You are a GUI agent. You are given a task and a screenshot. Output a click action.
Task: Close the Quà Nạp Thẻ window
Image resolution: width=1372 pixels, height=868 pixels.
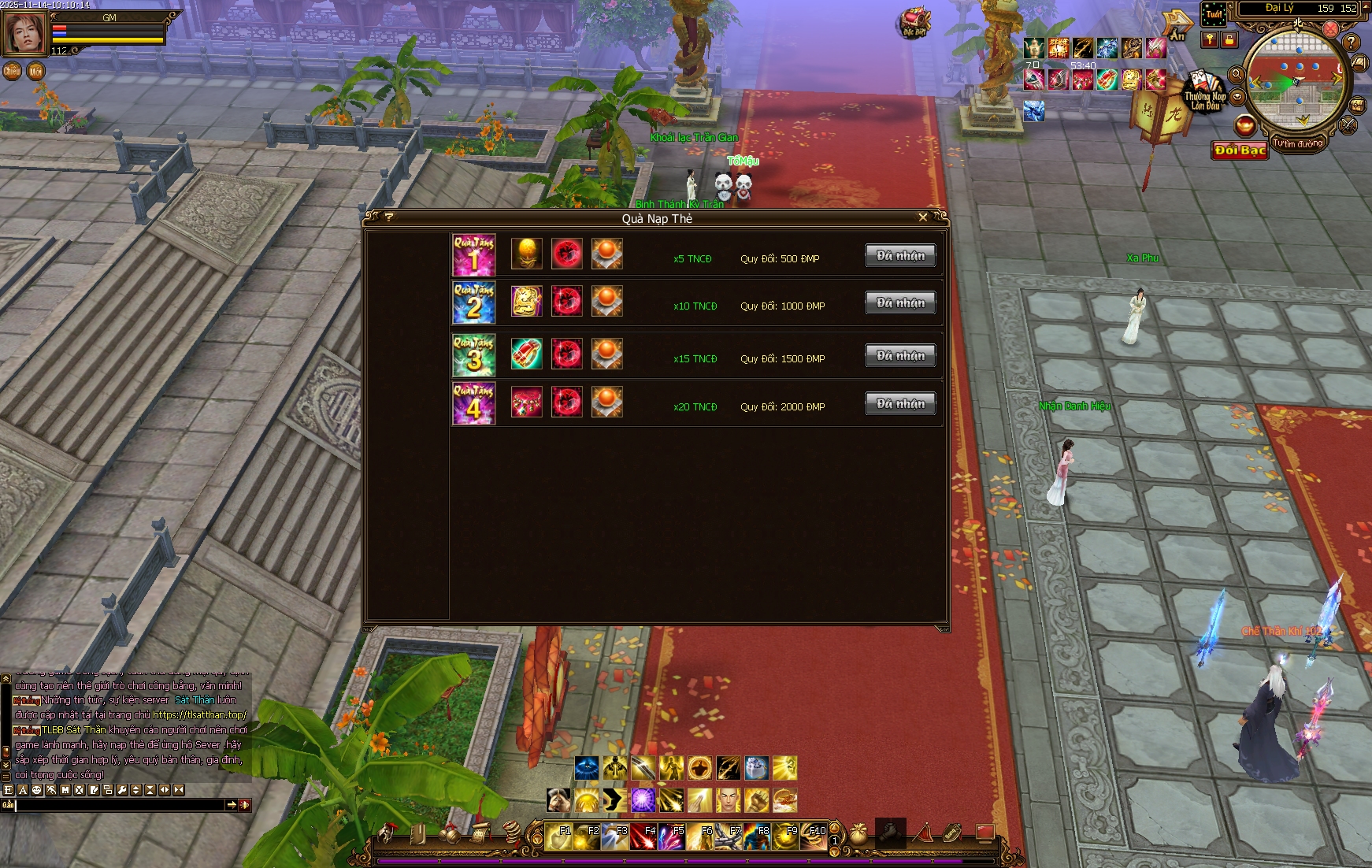pos(923,217)
